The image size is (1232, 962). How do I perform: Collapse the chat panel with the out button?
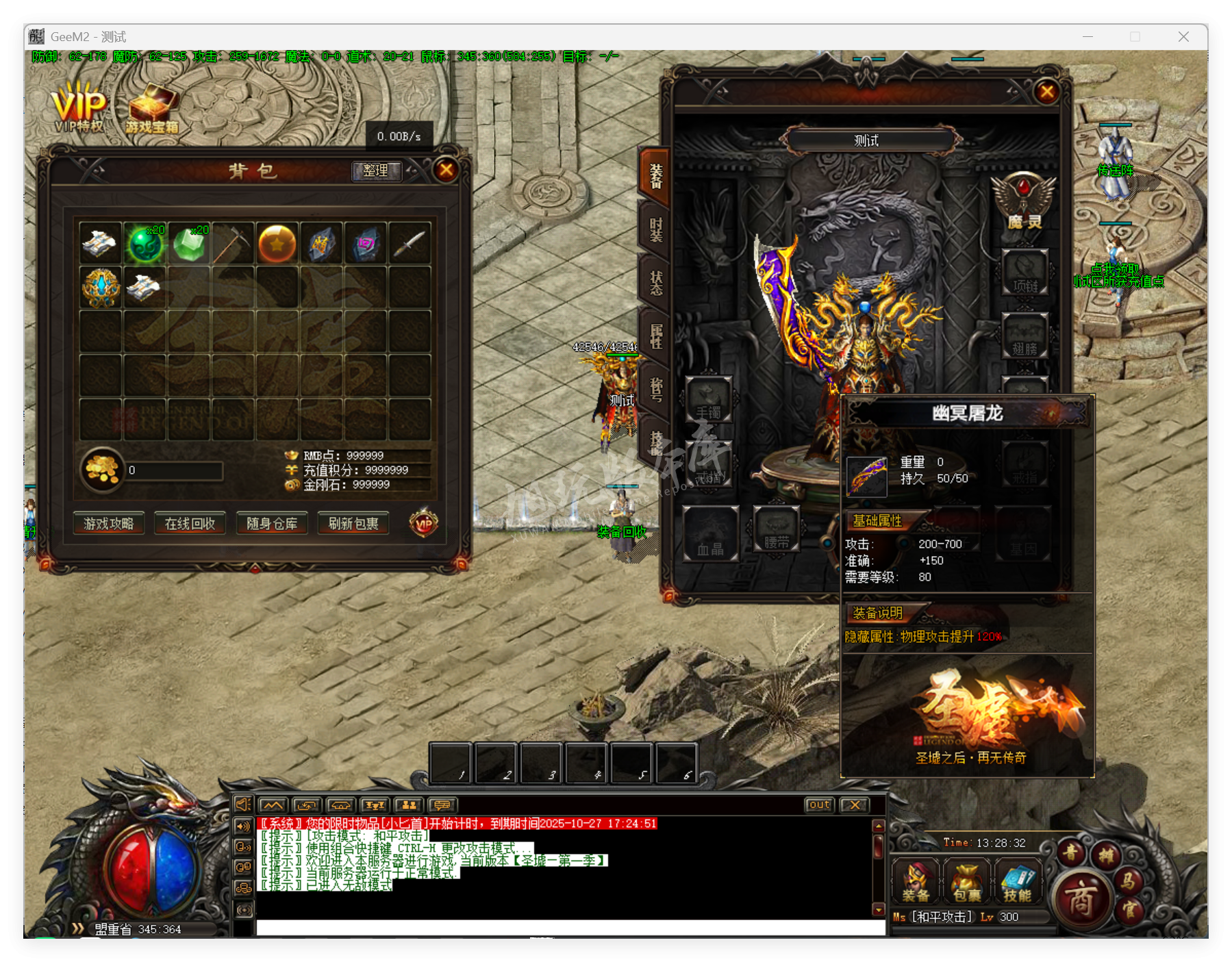819,805
